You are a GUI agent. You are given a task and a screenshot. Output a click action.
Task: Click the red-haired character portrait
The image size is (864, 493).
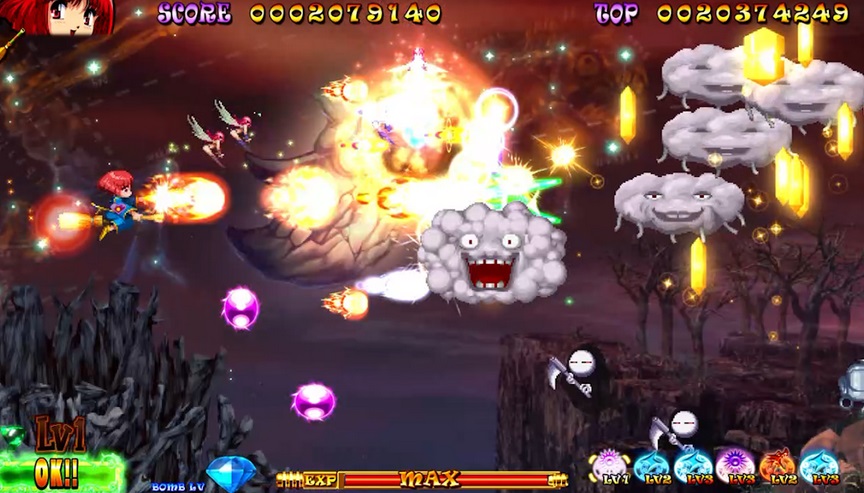click(x=55, y=17)
